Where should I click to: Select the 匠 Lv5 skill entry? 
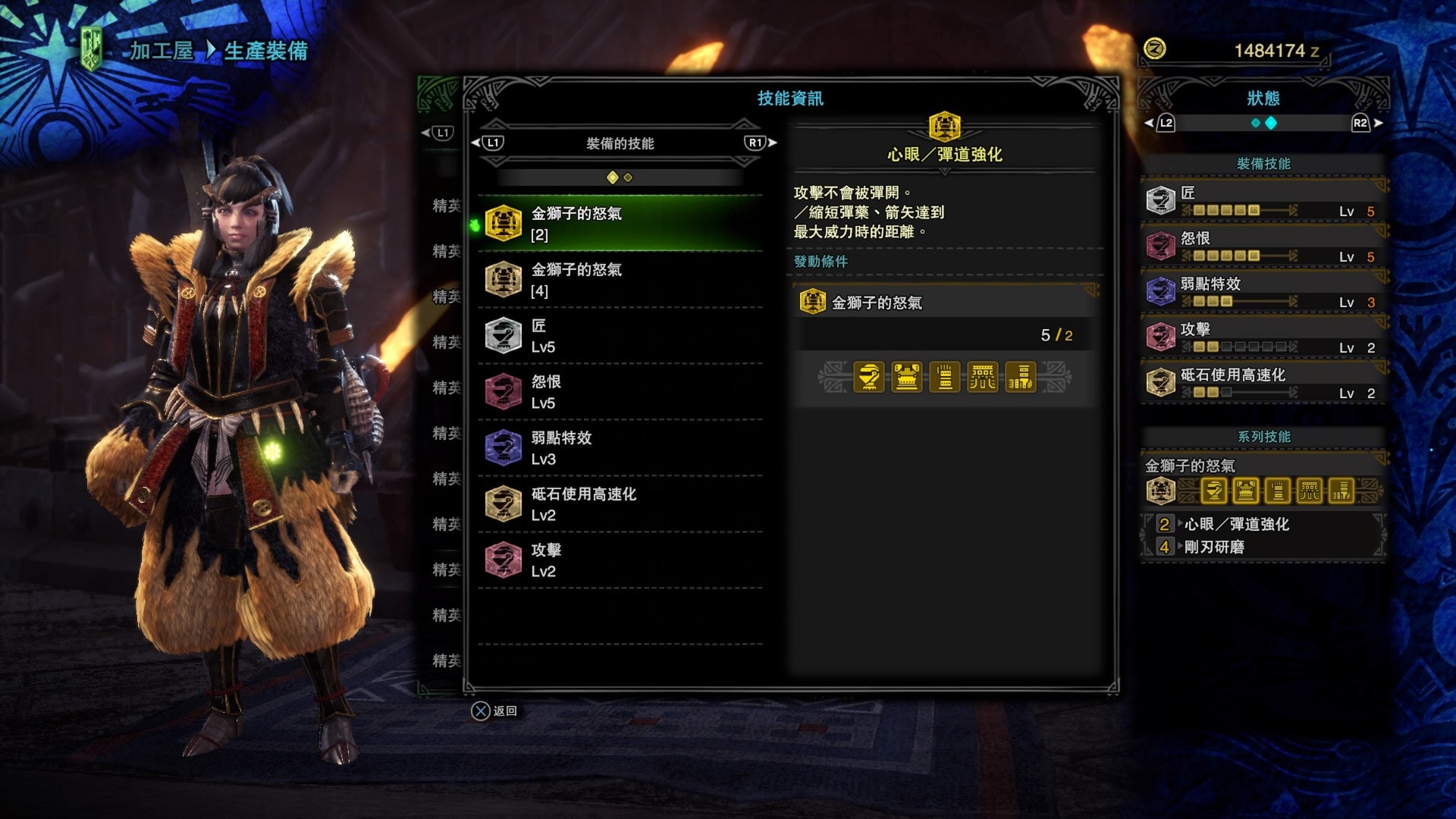click(x=620, y=336)
